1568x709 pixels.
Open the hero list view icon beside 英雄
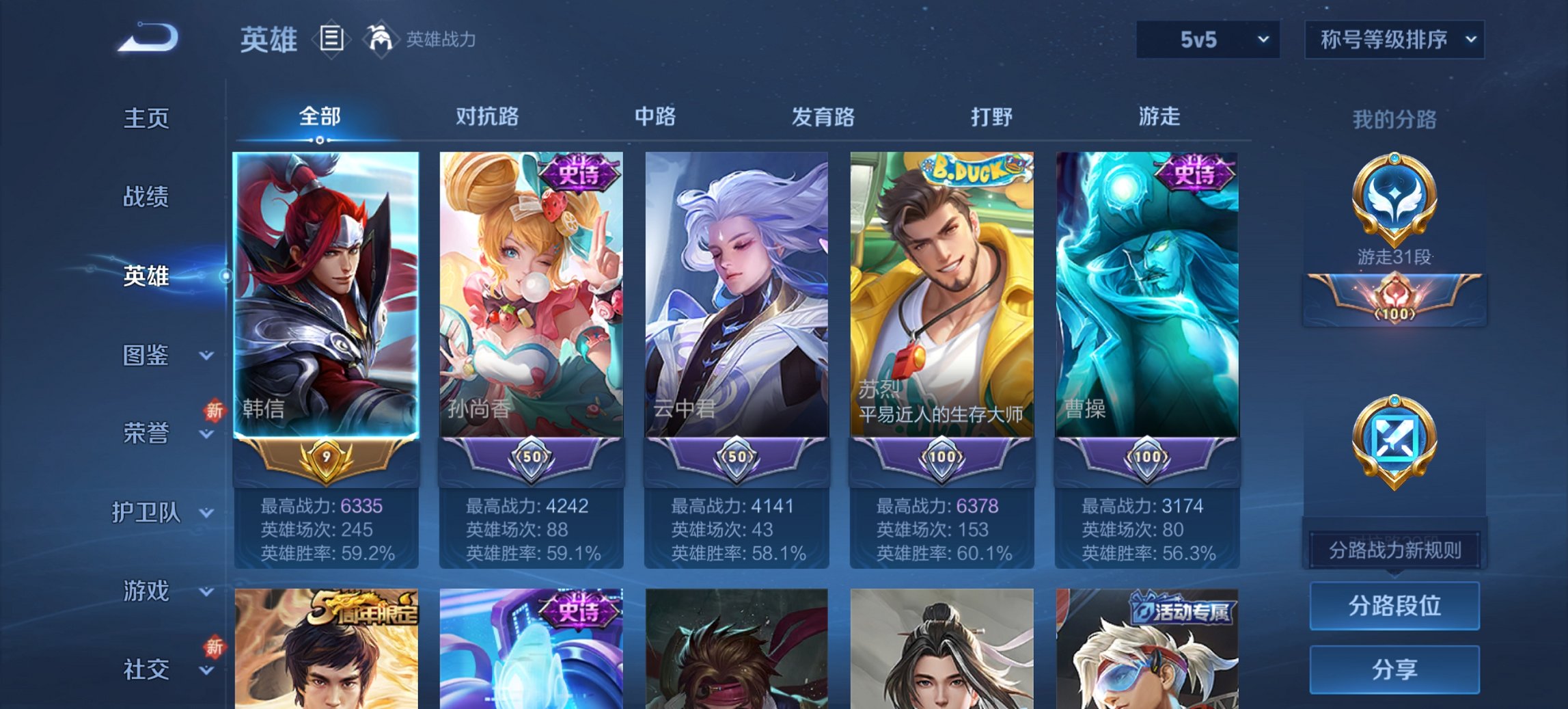(x=333, y=39)
